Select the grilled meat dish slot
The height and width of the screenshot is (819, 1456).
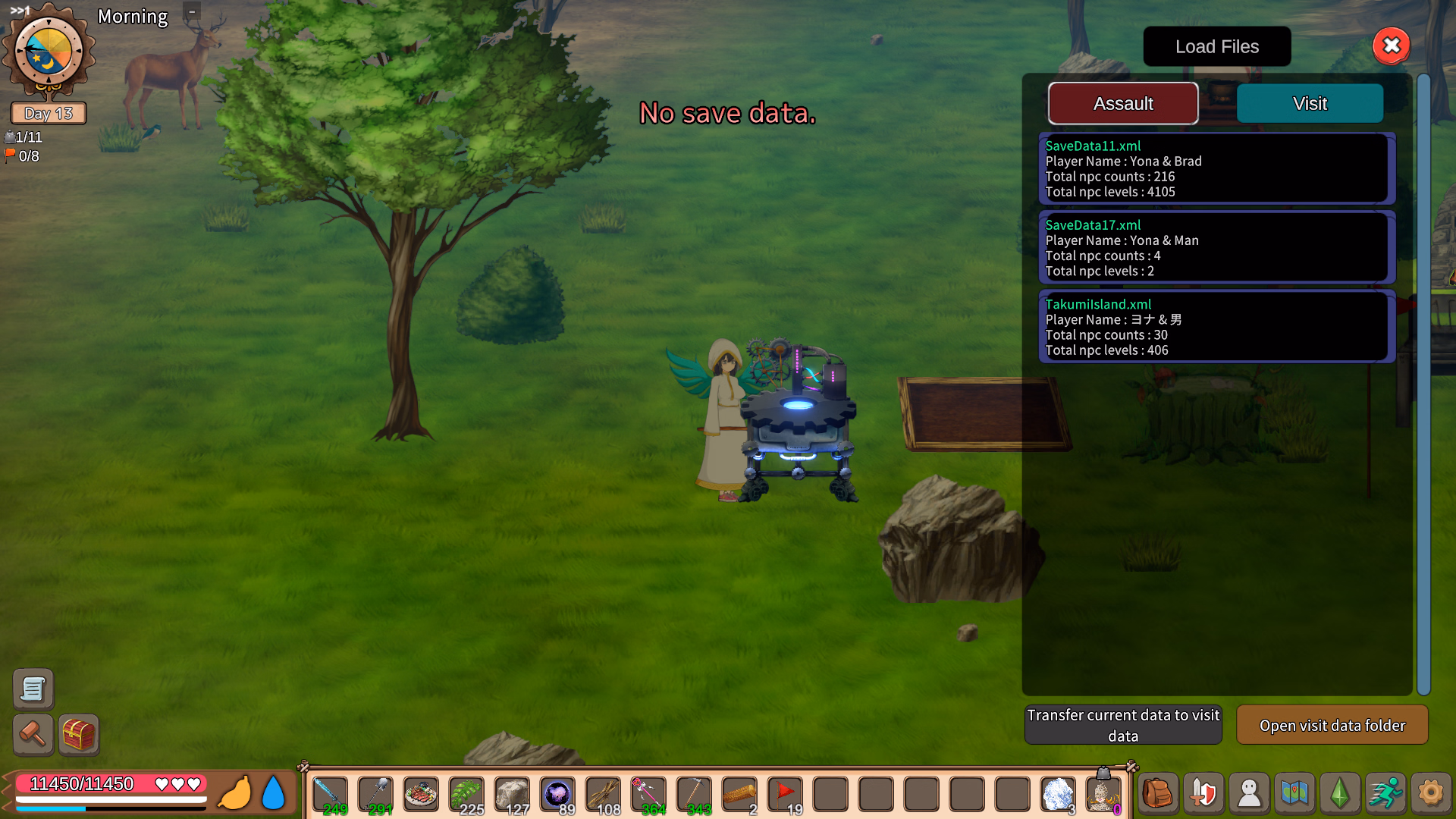[421, 794]
